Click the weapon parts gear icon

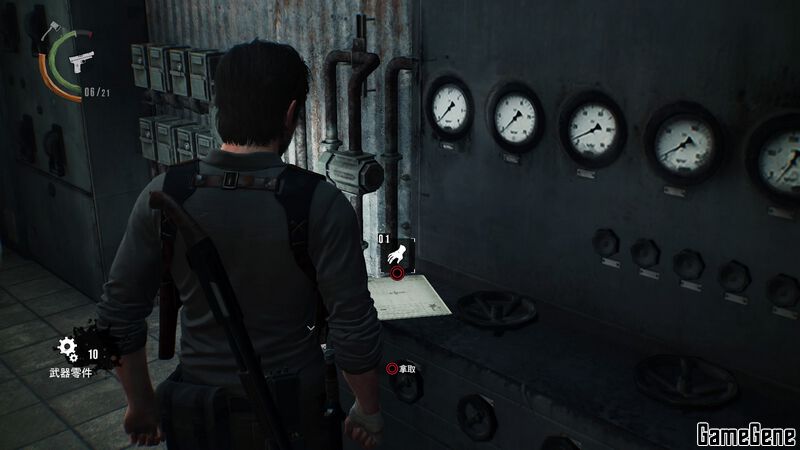(68, 348)
